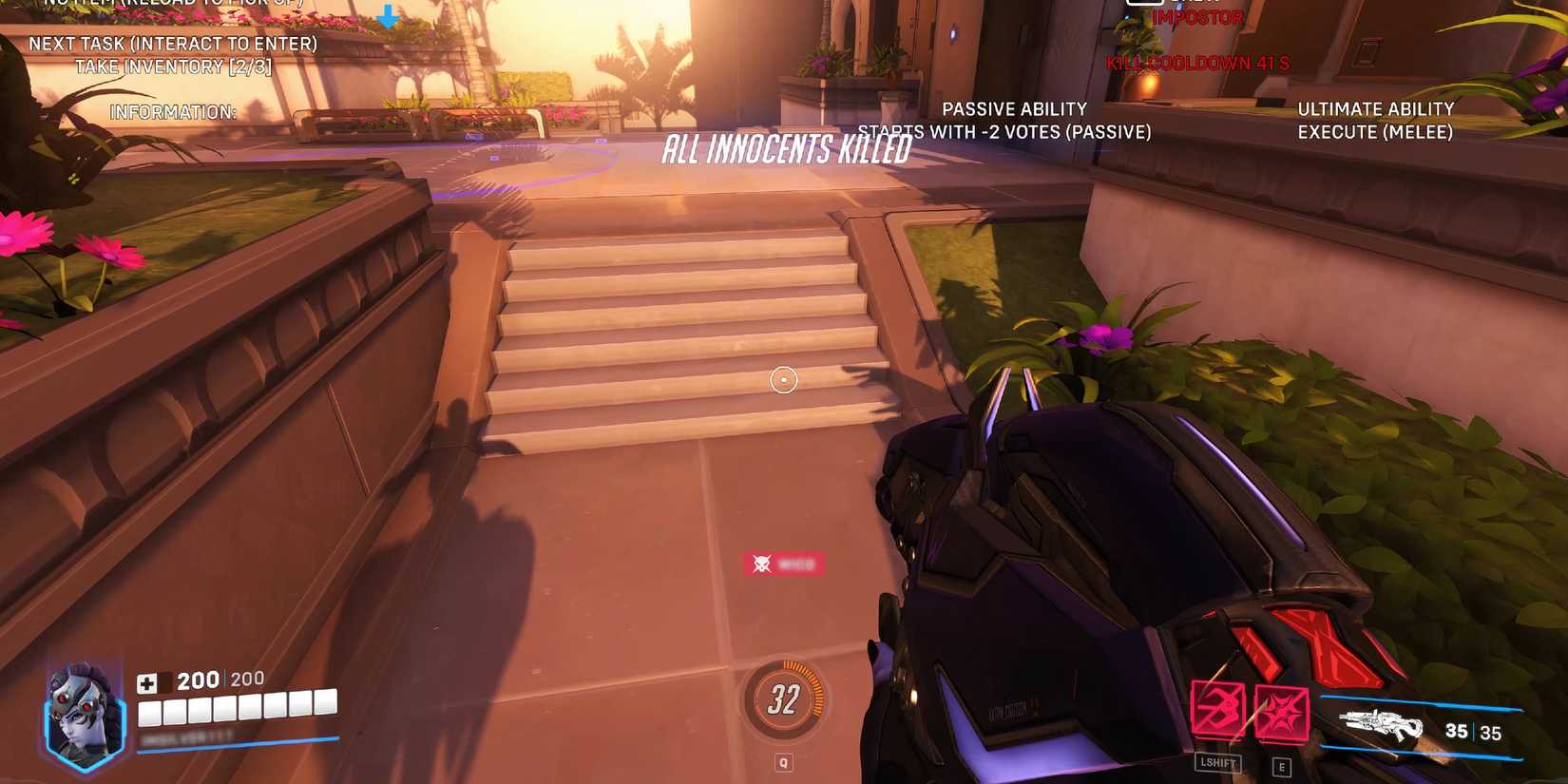Click the LSHIFT keybind label
Viewport: 1568px width, 784px height.
pyautogui.click(x=1219, y=763)
